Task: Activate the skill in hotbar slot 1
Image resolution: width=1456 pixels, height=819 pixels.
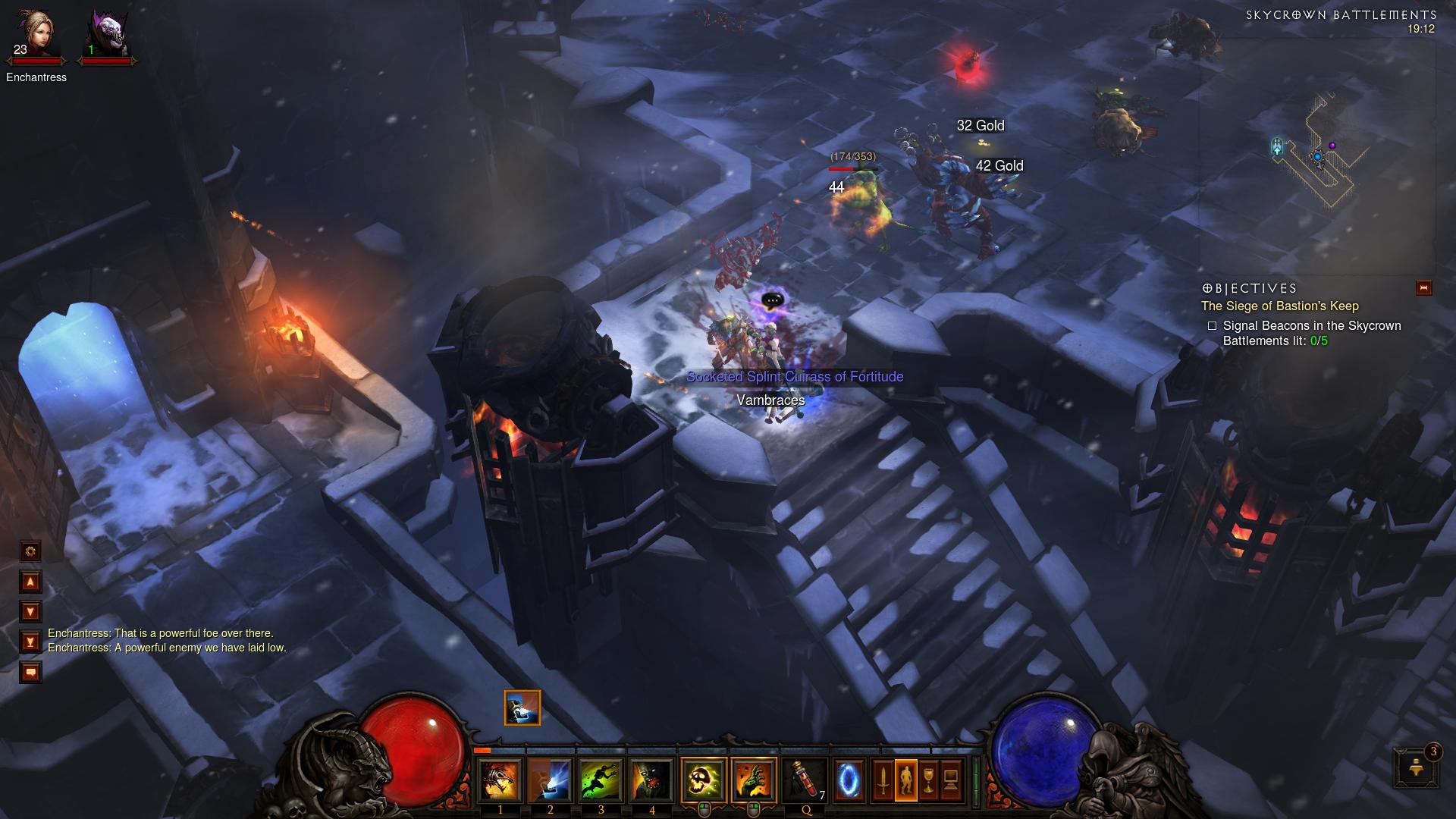Action: coord(500,780)
